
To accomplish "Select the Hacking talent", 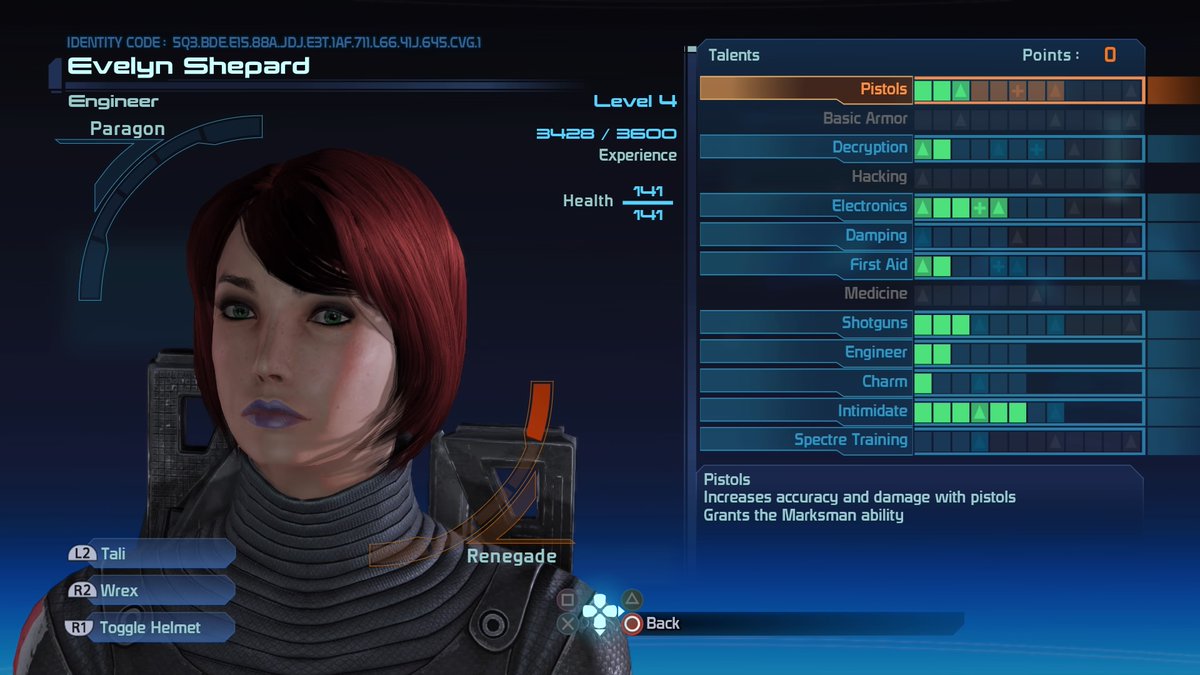I will coord(879,177).
